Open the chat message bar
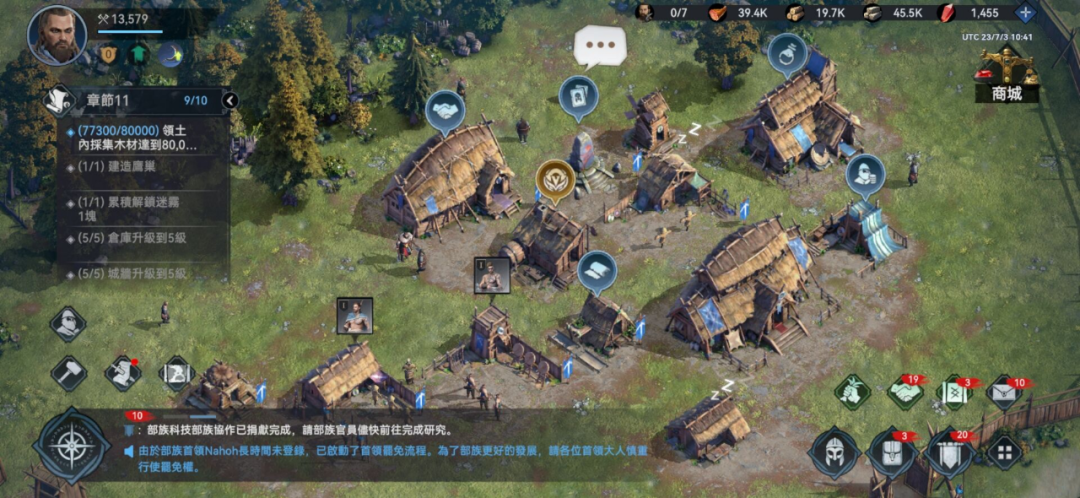 [400, 440]
